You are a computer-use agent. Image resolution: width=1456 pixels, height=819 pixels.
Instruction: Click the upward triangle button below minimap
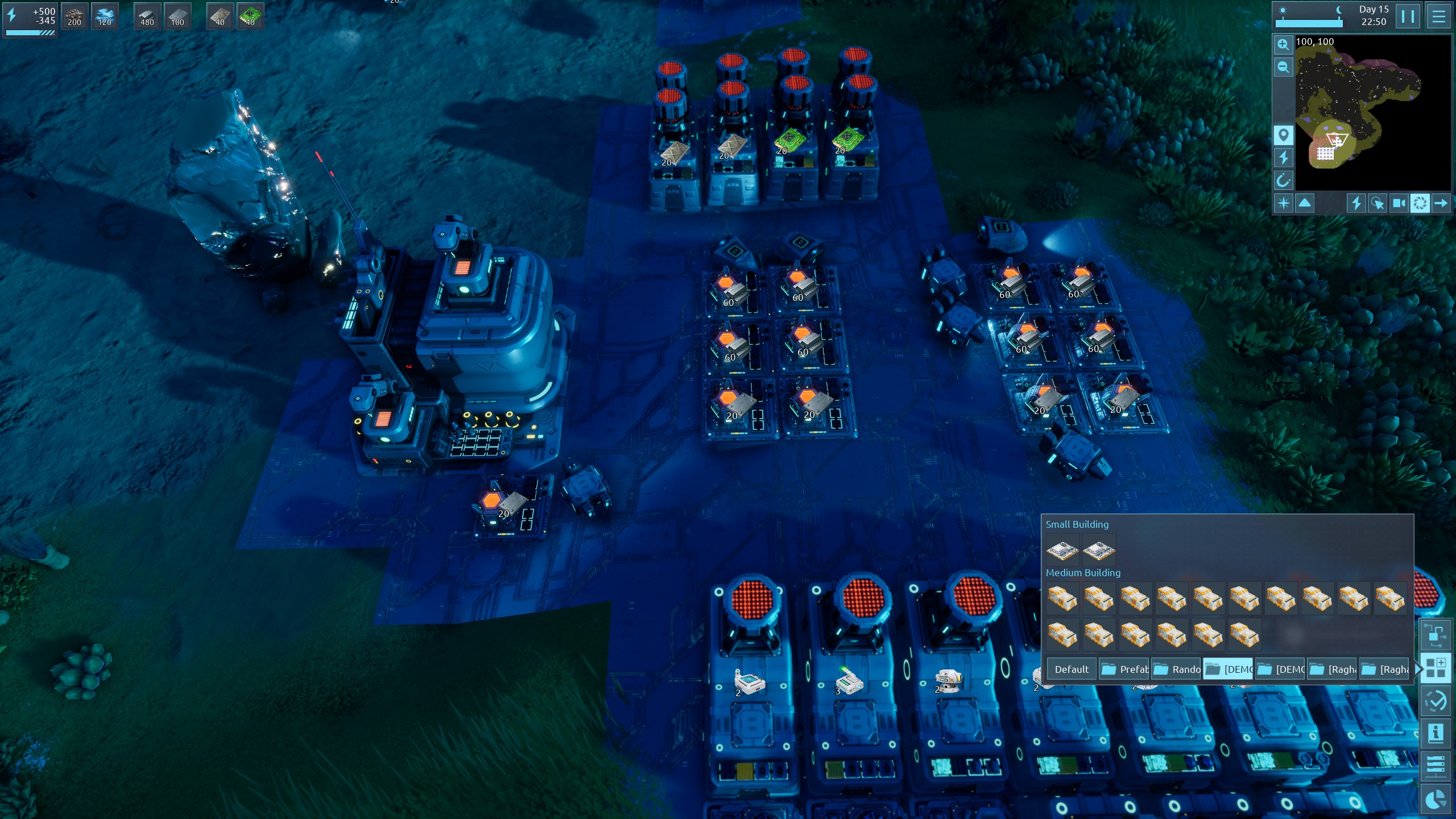pyautogui.click(x=1305, y=203)
